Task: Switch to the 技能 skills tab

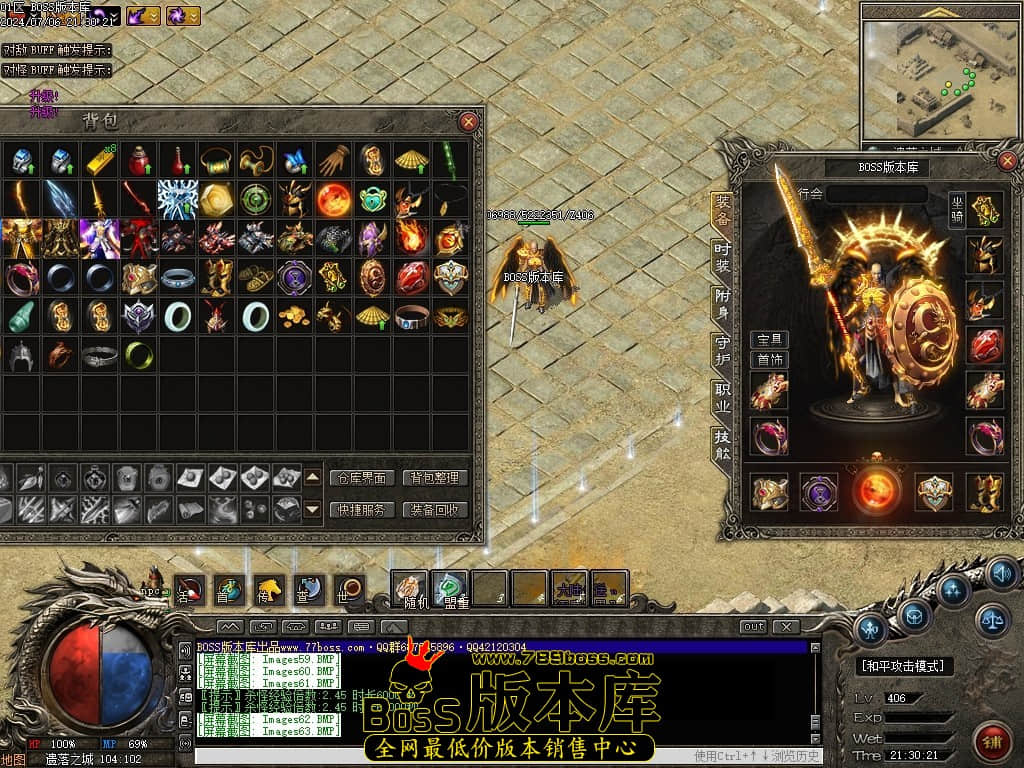Action: click(722, 443)
